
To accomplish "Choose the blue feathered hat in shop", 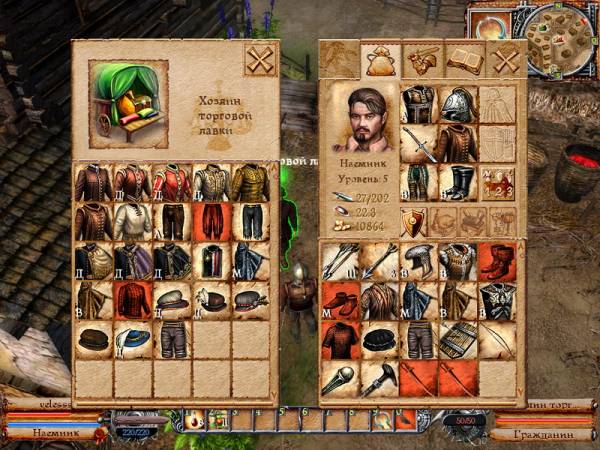I will coord(133,339).
